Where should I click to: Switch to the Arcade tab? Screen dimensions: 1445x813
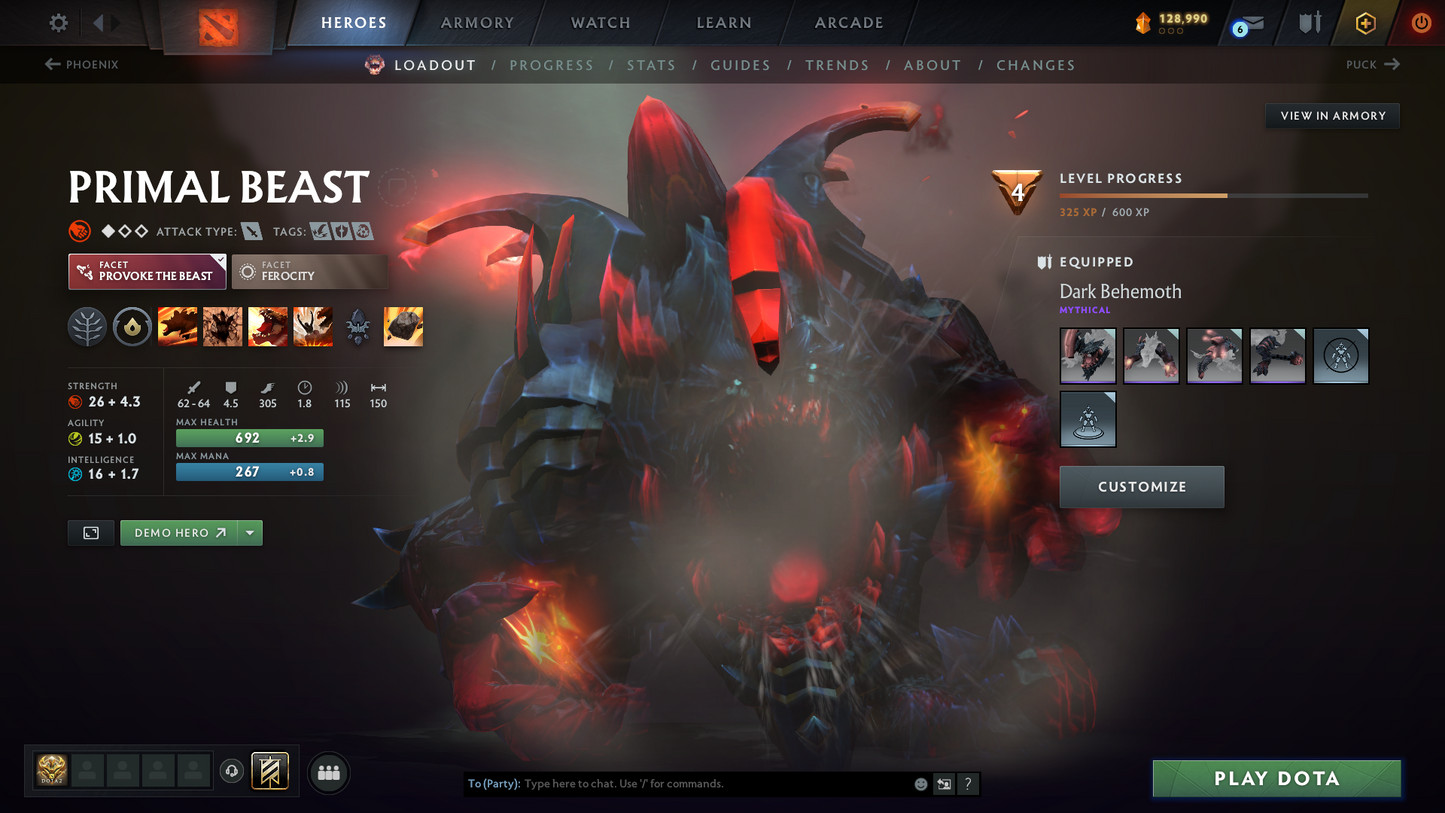[x=848, y=22]
